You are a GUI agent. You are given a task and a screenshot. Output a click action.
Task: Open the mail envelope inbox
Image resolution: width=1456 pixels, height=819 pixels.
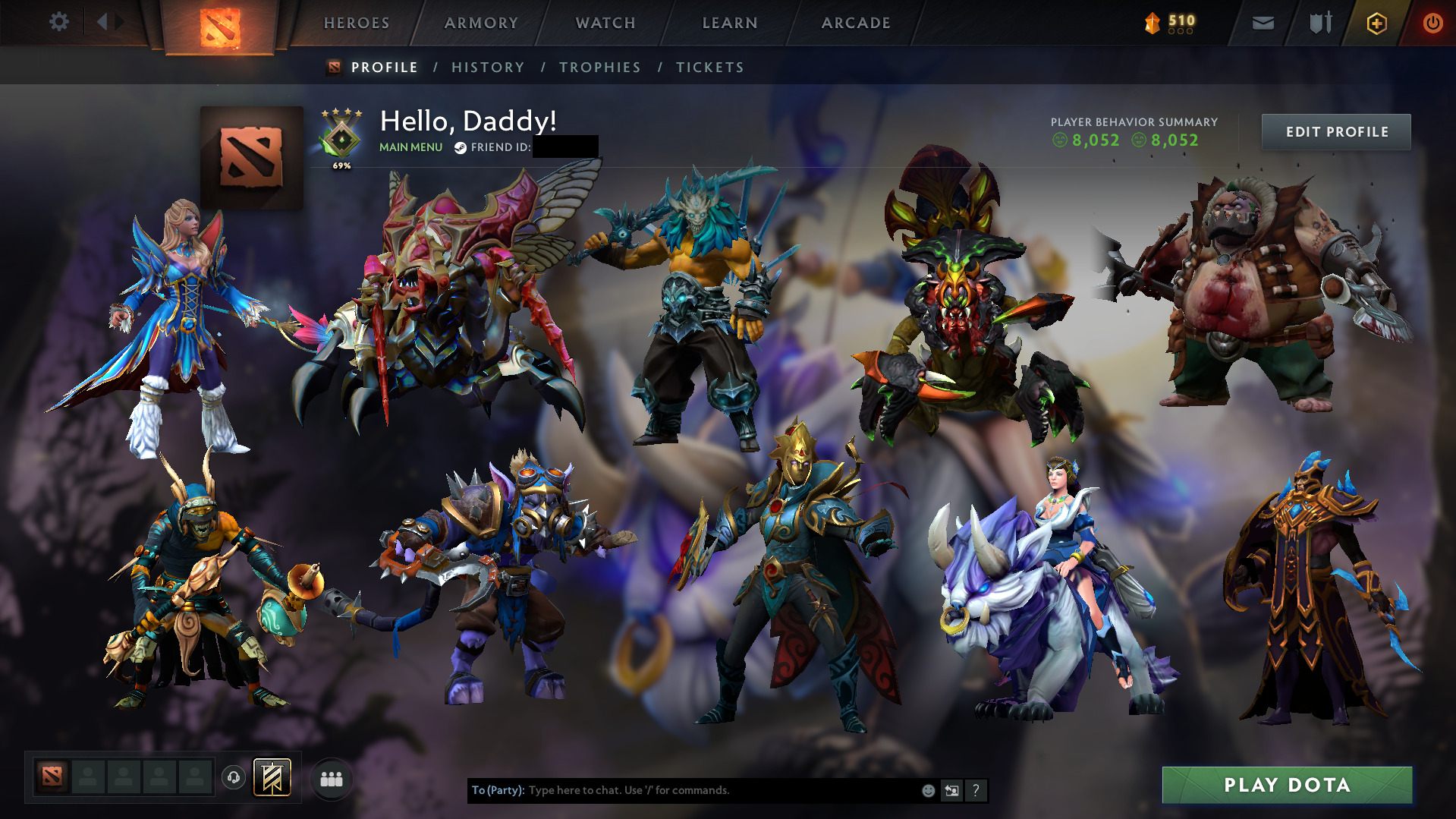[1263, 24]
